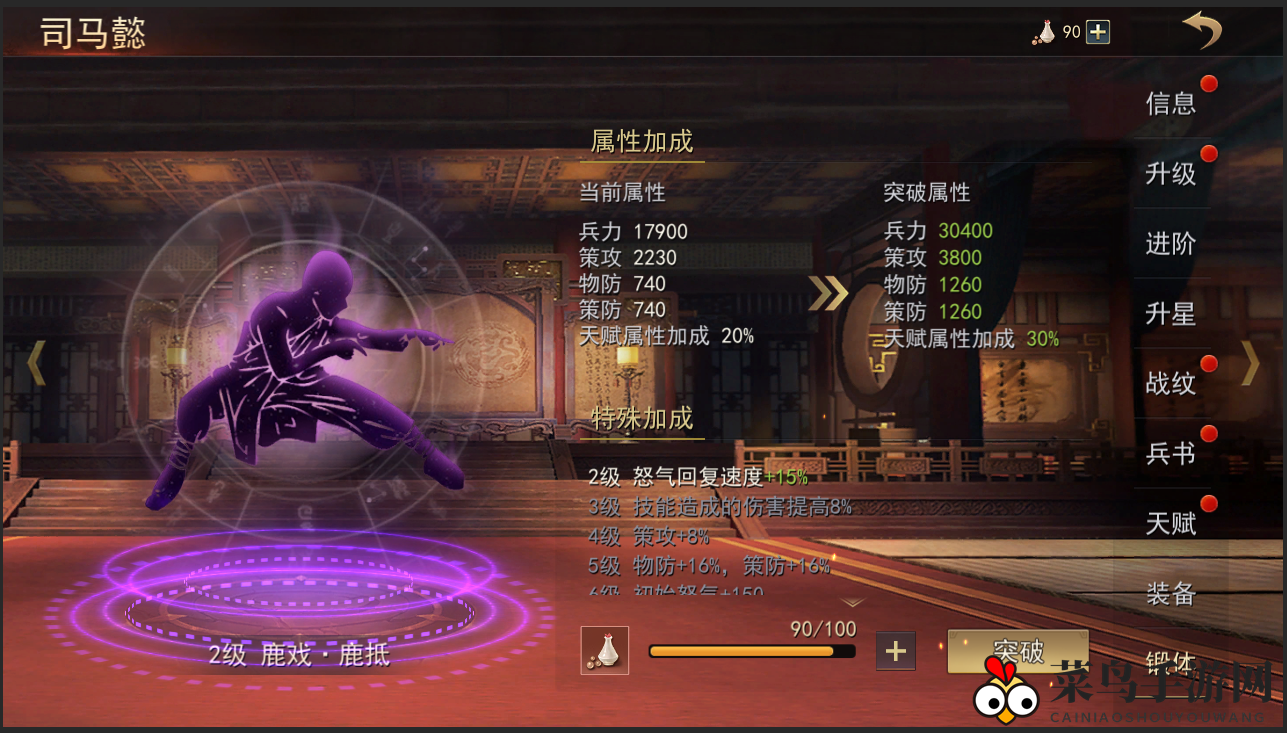Open the currency purchase with the plus icon
The width and height of the screenshot is (1287, 733).
(1096, 31)
